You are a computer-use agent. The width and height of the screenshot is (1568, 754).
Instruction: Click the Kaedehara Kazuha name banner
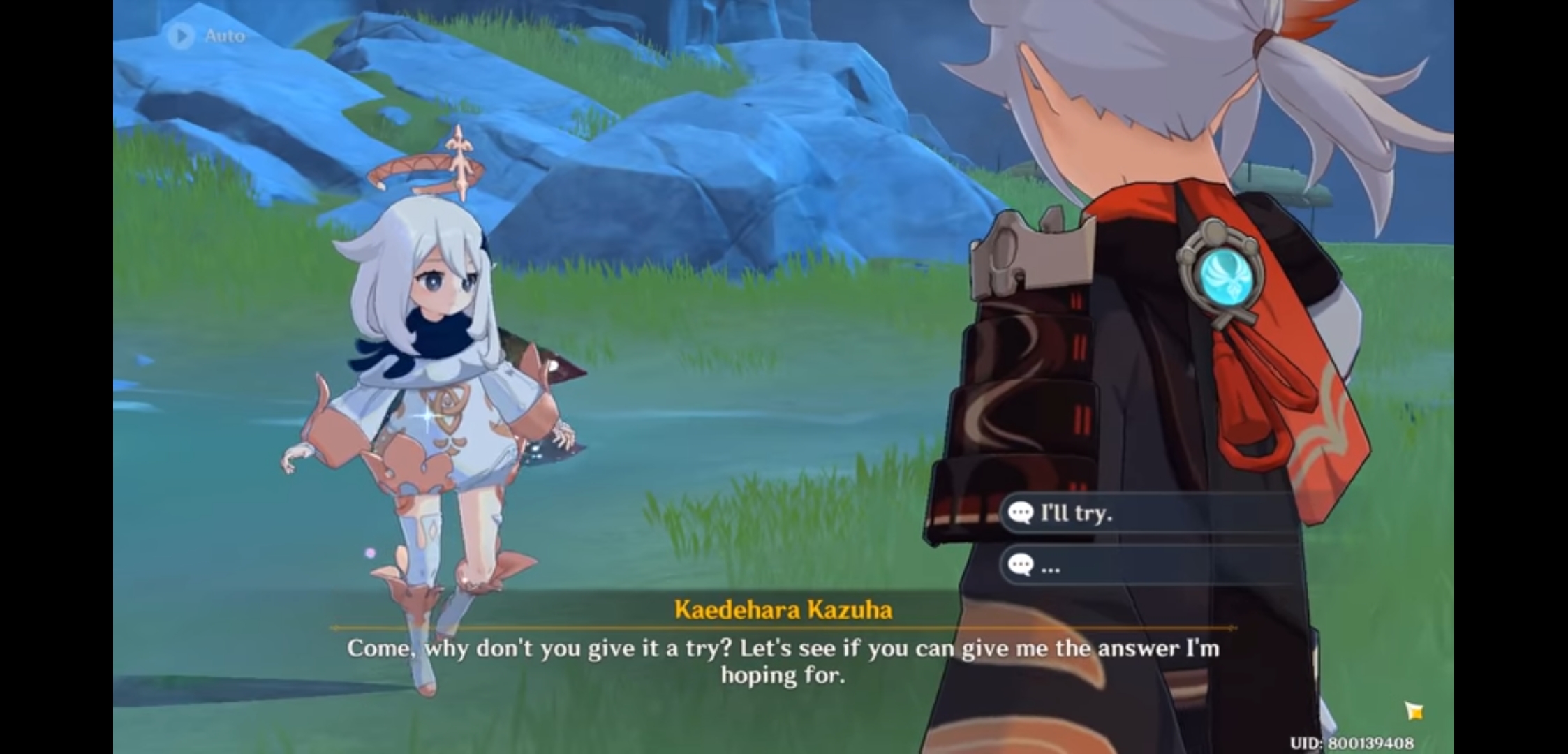783,610
